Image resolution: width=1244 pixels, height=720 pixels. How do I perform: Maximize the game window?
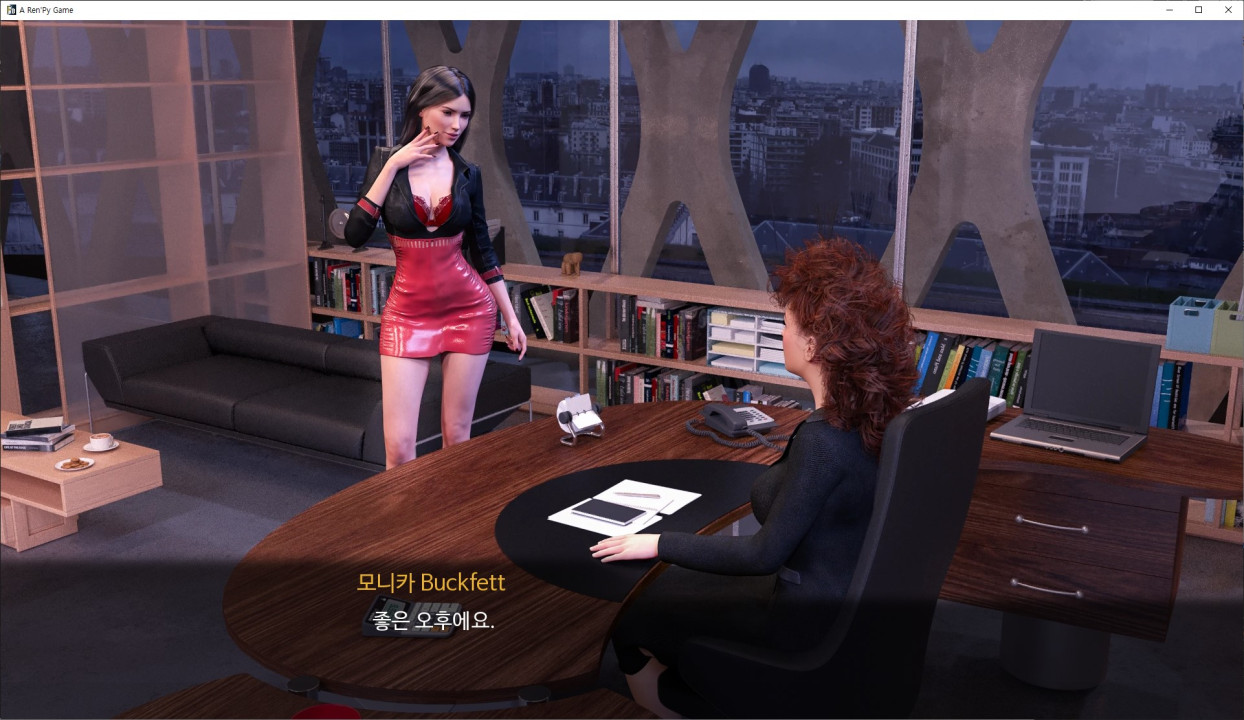tap(1198, 10)
